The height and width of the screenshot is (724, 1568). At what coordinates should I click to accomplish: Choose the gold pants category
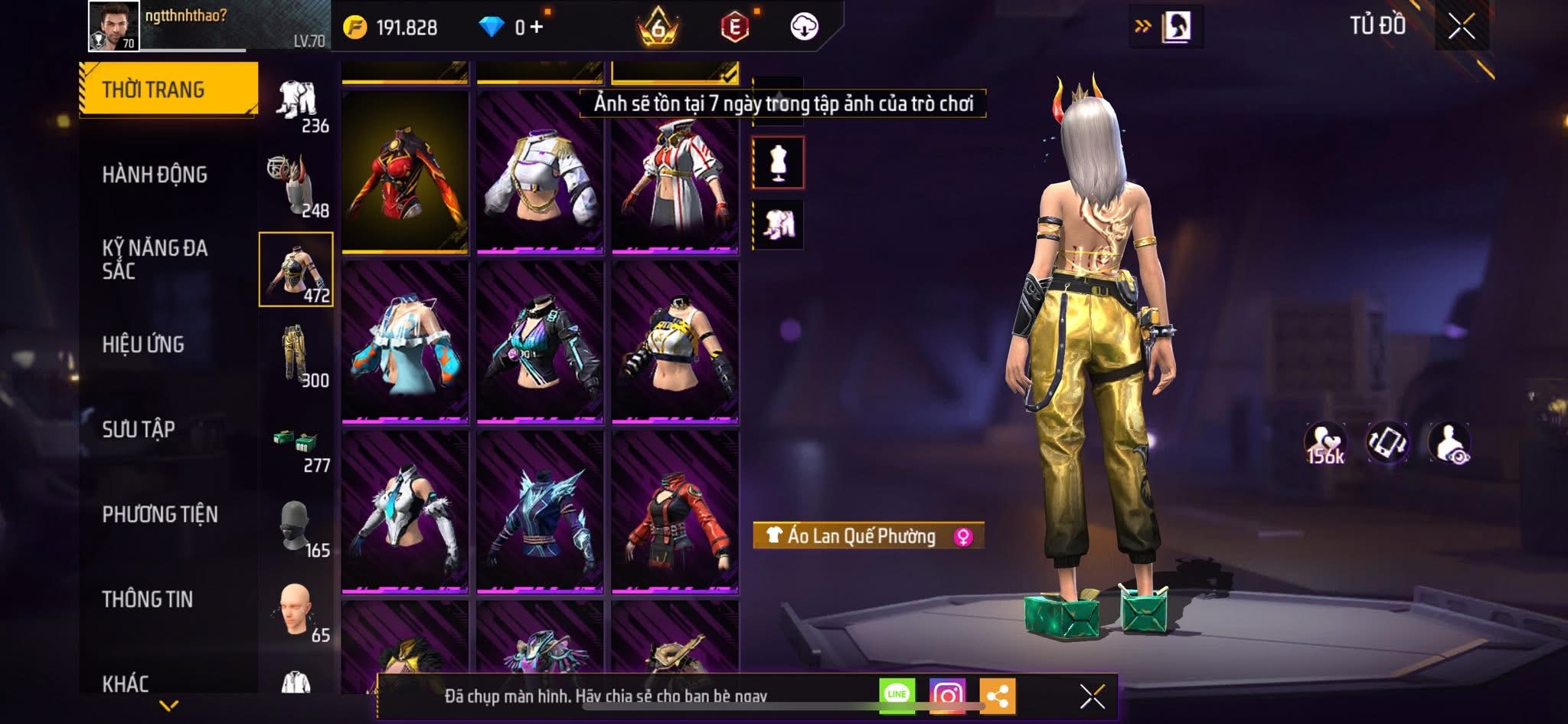click(x=296, y=355)
